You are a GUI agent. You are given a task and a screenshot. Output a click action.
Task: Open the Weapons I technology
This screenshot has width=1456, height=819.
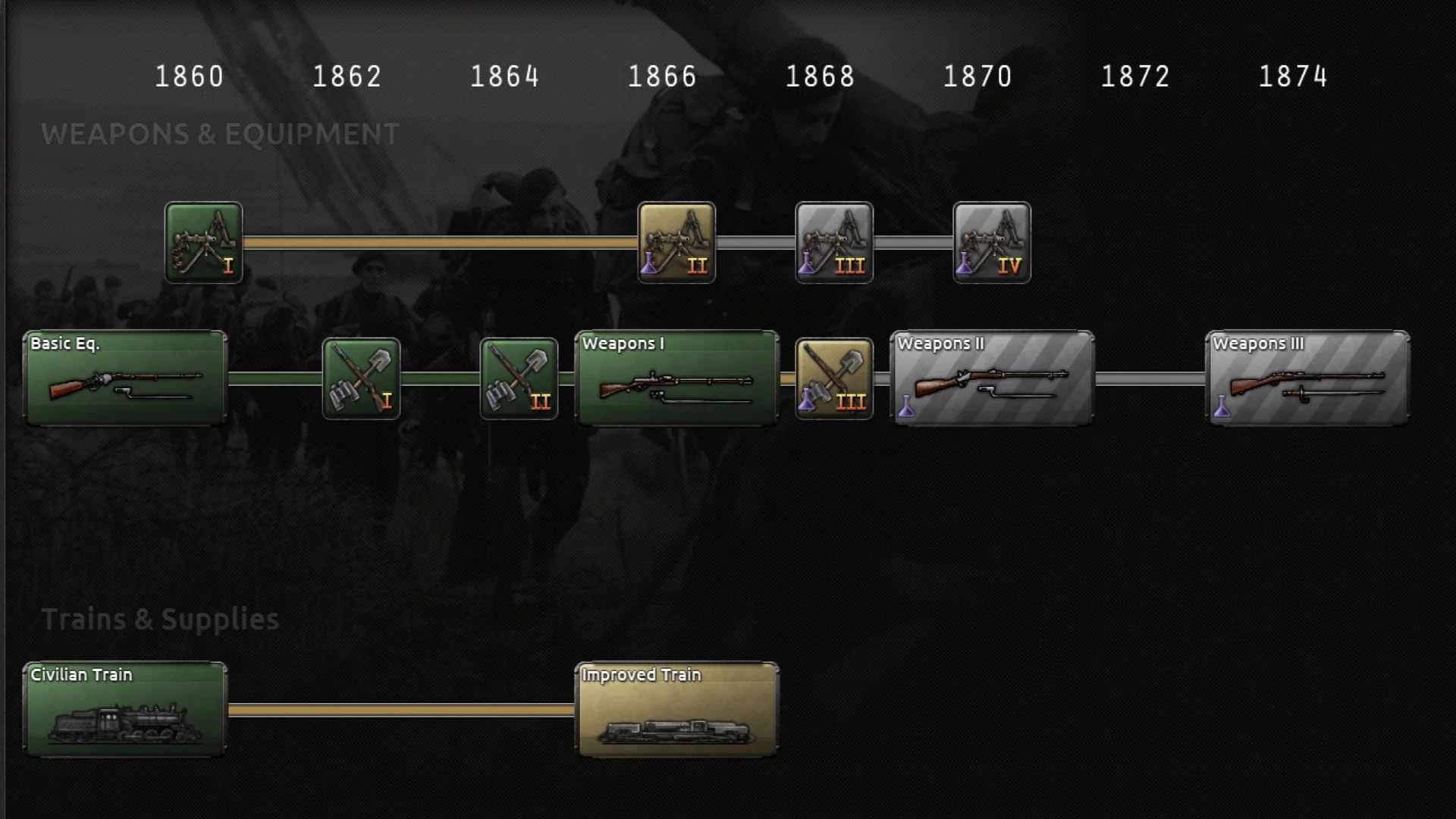[x=676, y=378]
